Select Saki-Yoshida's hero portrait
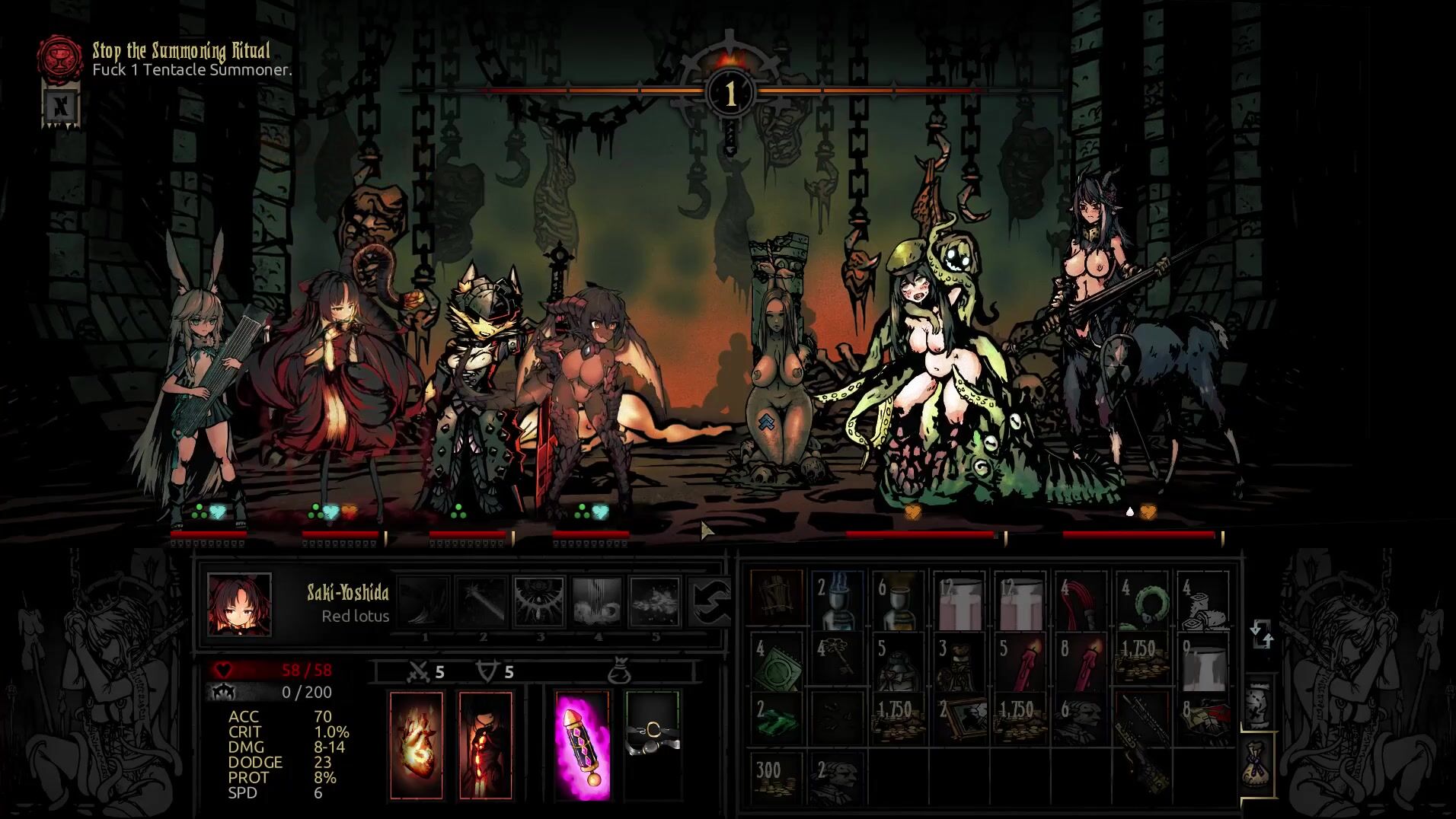The height and width of the screenshot is (819, 1456). point(239,605)
